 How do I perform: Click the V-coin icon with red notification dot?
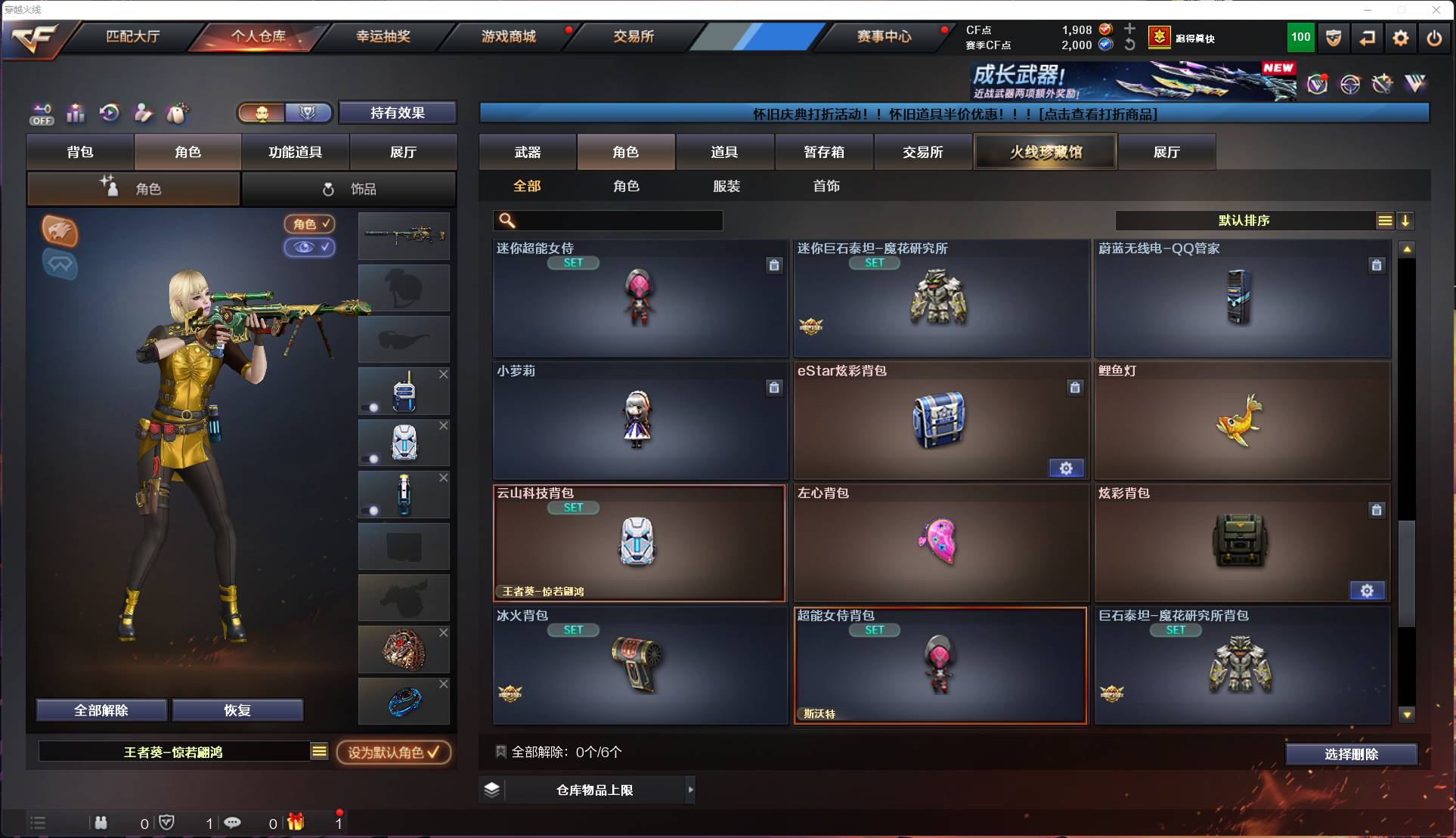1317,85
